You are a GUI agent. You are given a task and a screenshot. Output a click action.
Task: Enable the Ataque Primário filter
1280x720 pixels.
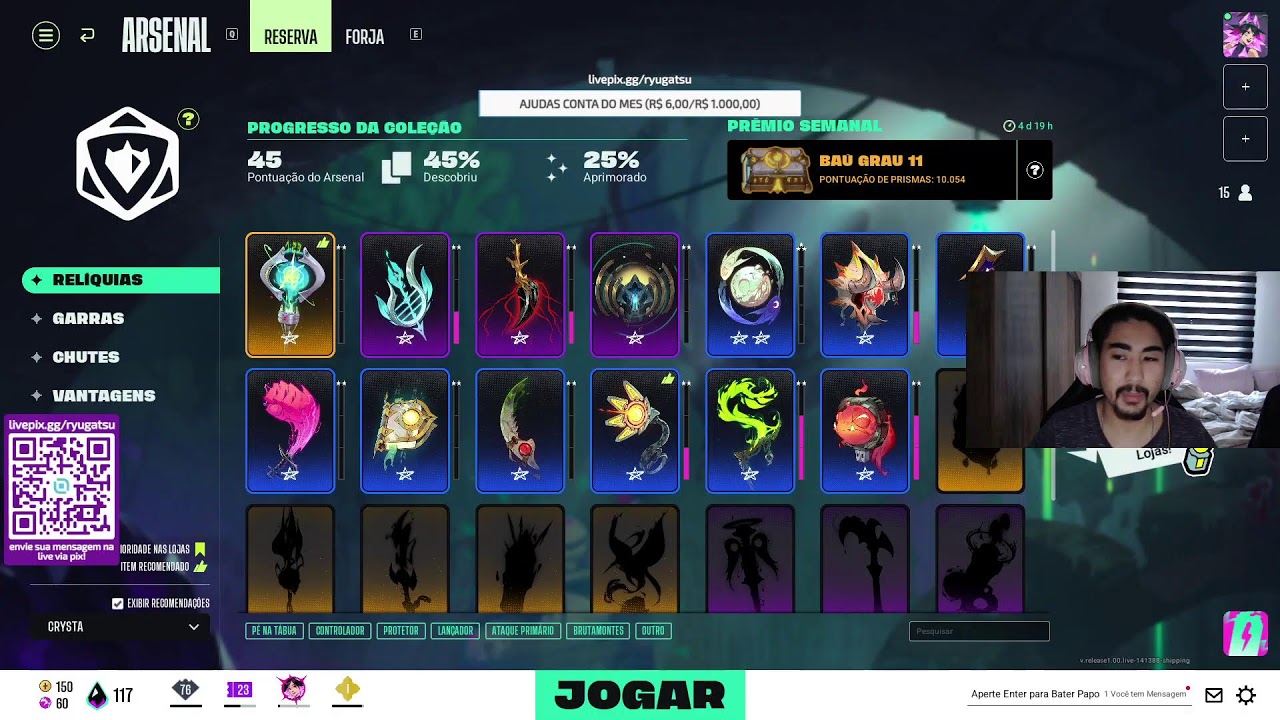click(x=522, y=631)
